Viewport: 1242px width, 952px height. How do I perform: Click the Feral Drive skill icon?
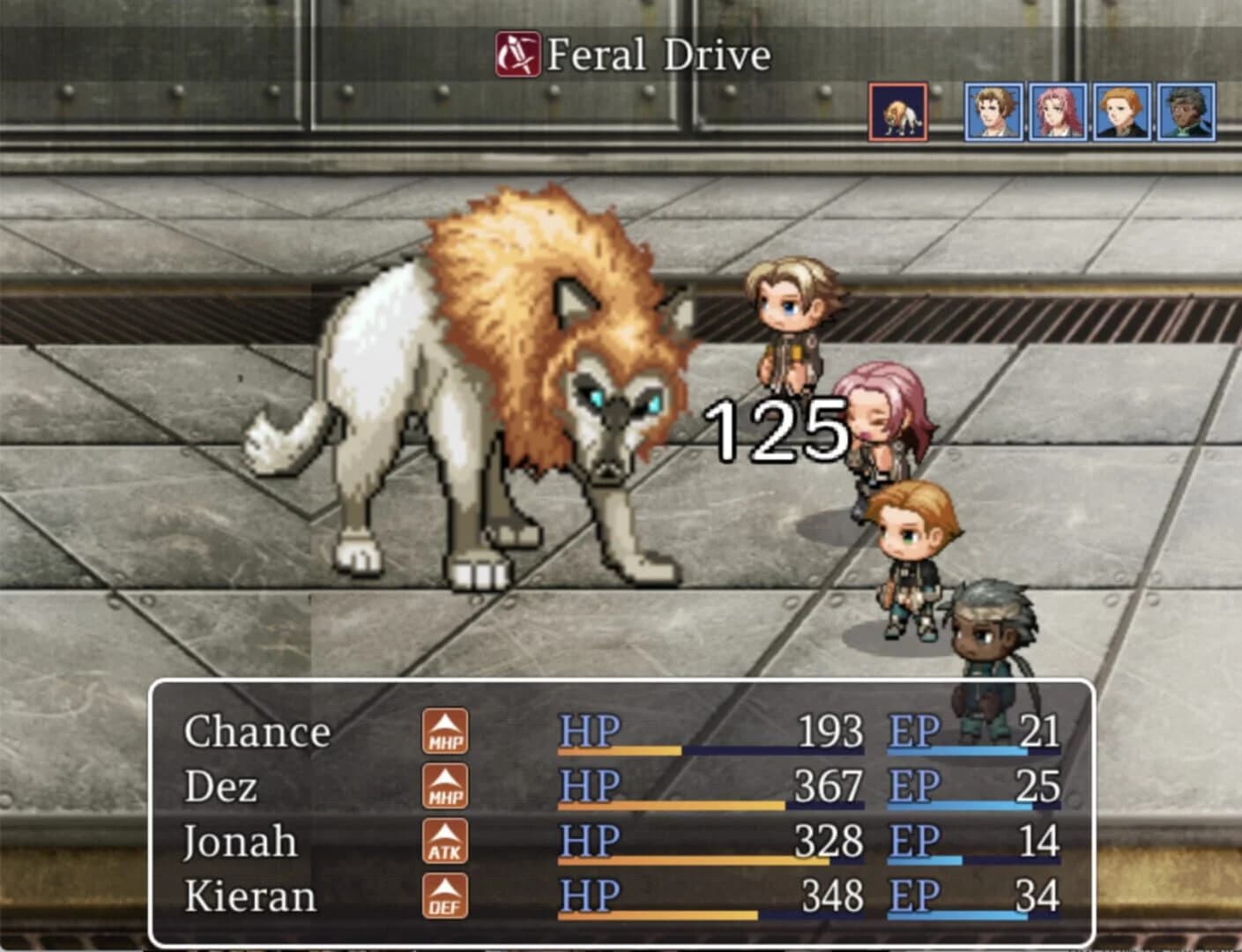click(x=517, y=55)
